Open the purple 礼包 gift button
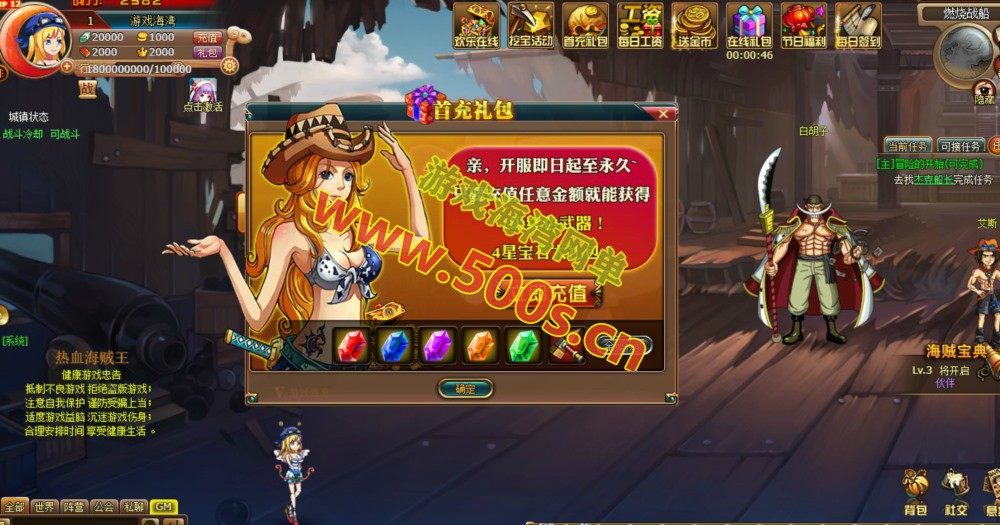1000x525 pixels. (207, 52)
